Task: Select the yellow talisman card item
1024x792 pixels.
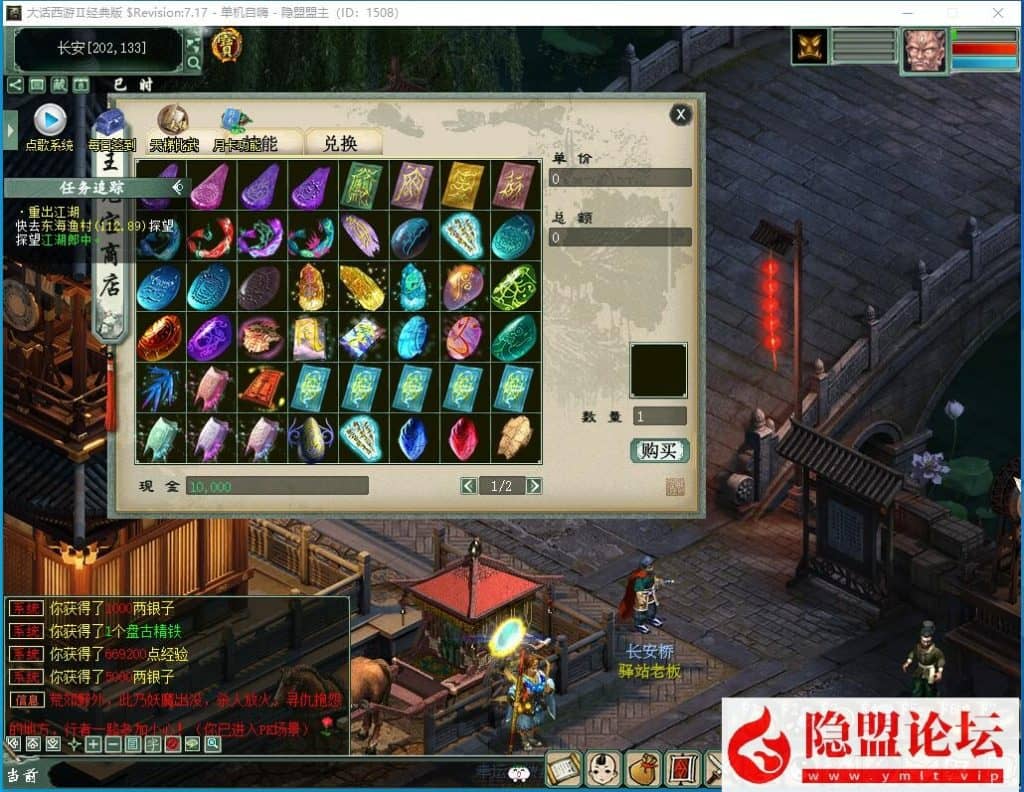Action: coord(463,184)
